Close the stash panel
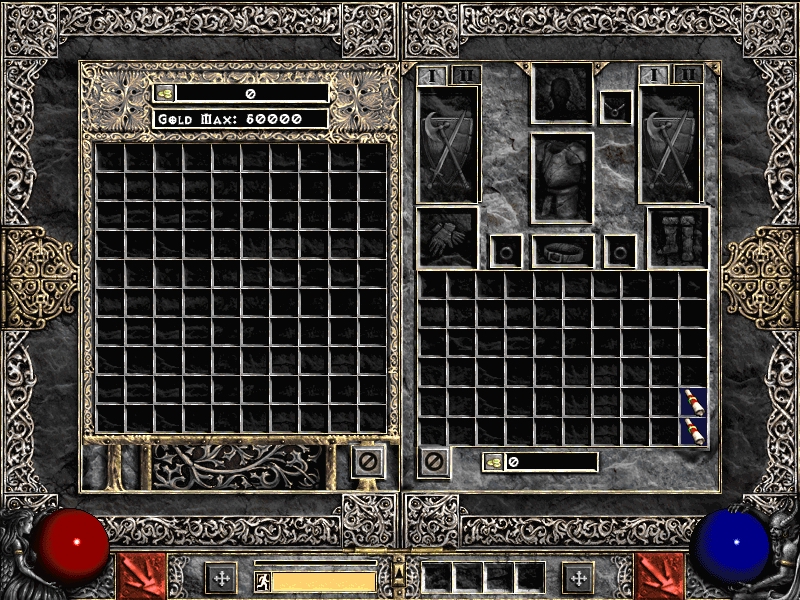The width and height of the screenshot is (800, 600). click(367, 462)
